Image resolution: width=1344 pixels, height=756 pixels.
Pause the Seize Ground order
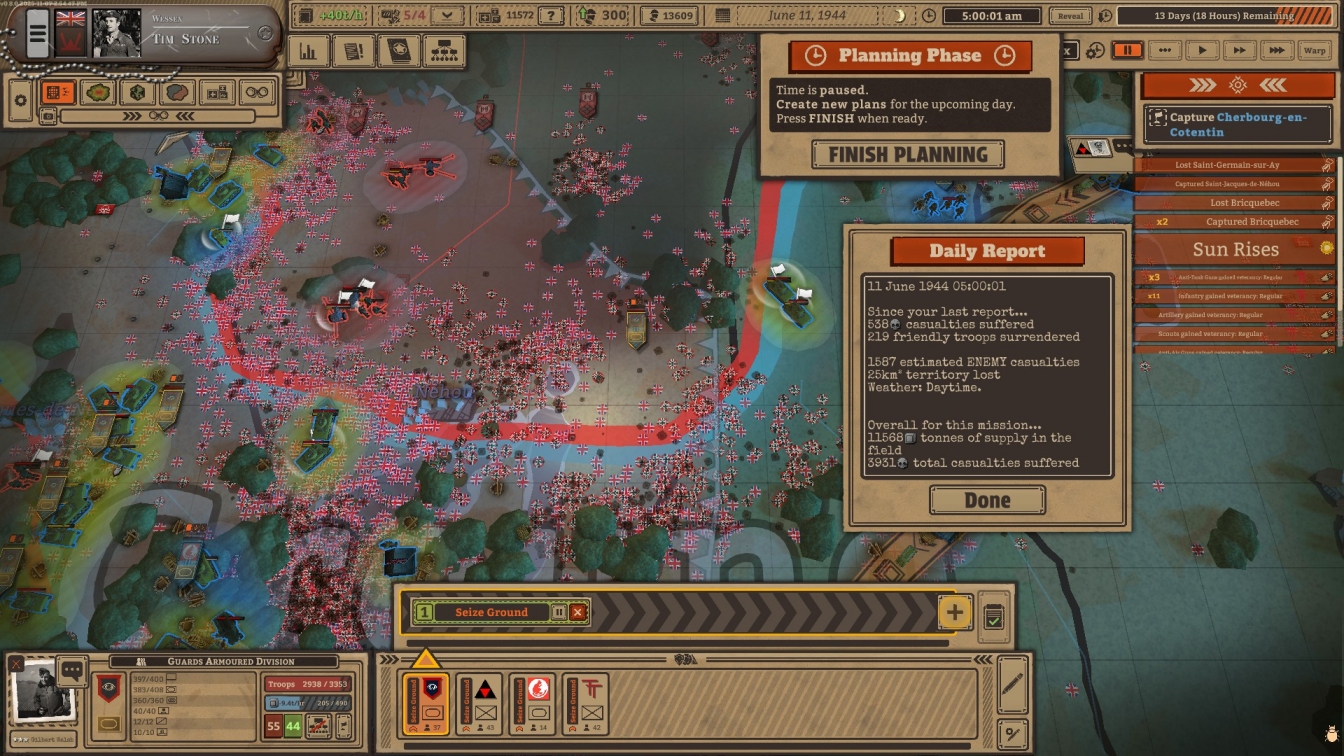[559, 612]
